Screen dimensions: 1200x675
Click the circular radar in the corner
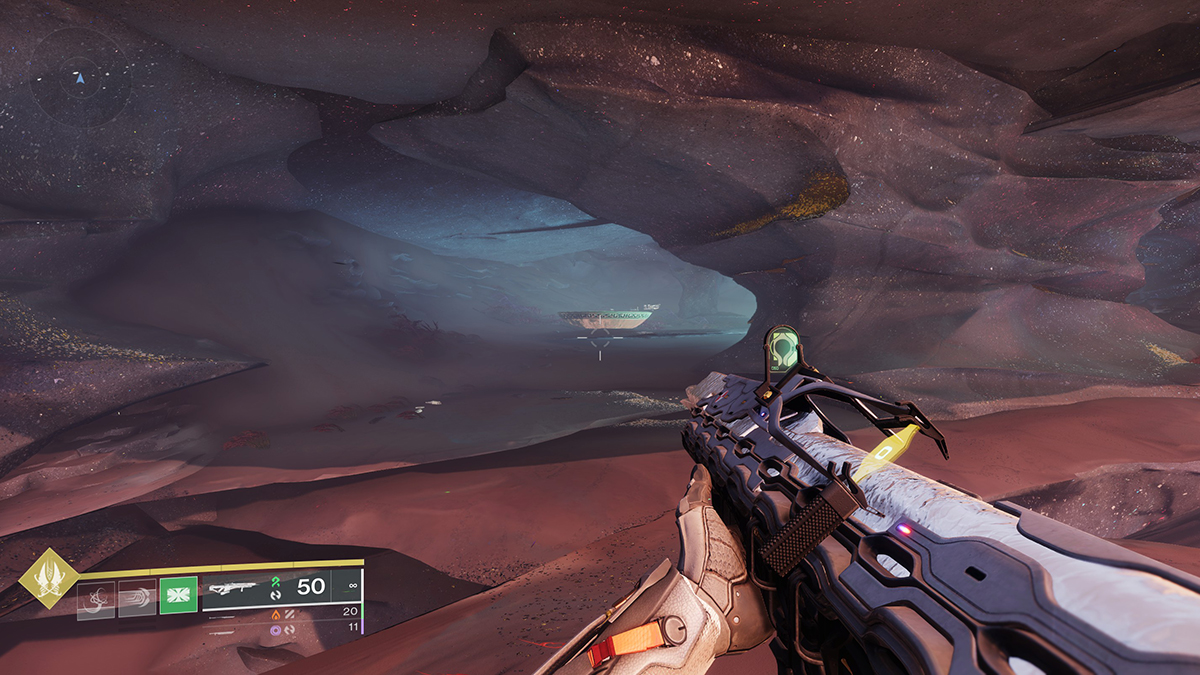click(81, 76)
